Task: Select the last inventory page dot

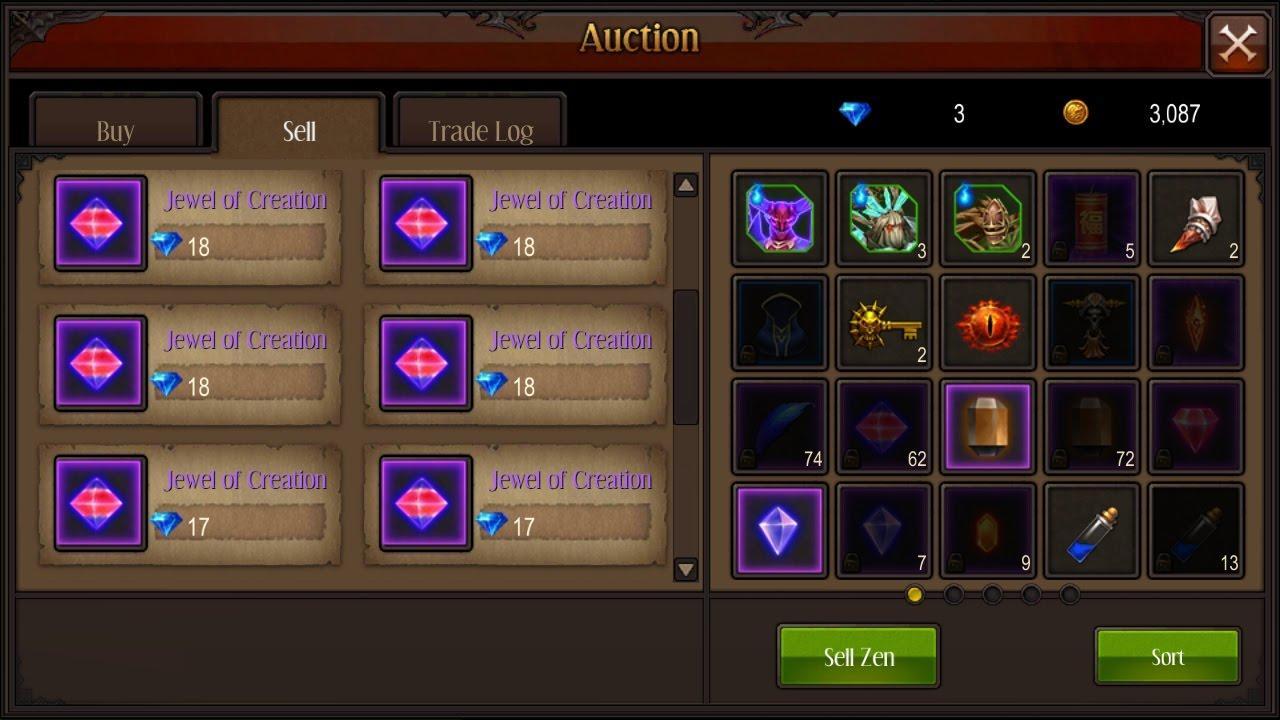Action: (x=1072, y=593)
